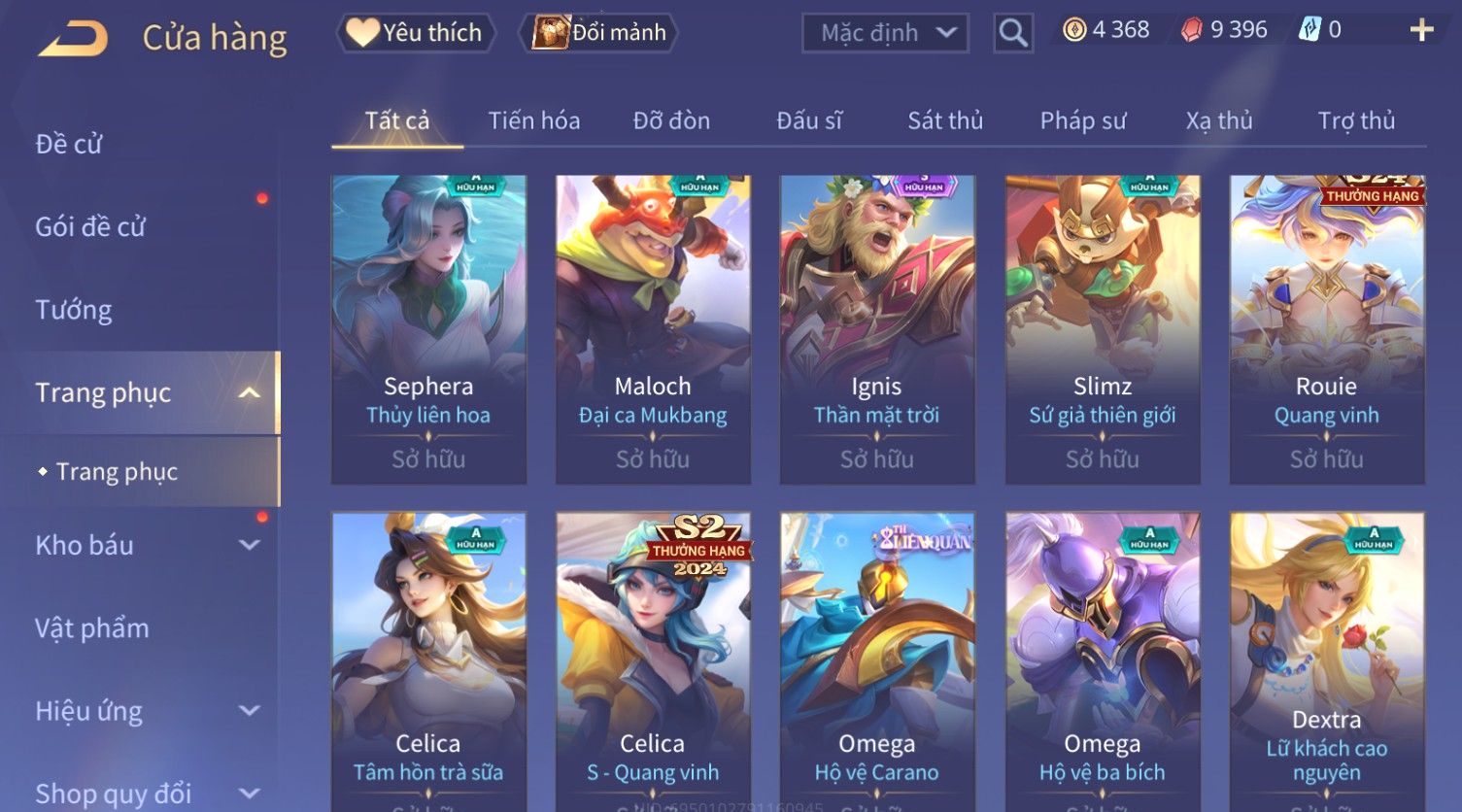1462x812 pixels.
Task: View the Rouie Quang vinh skin card
Action: (1326, 328)
